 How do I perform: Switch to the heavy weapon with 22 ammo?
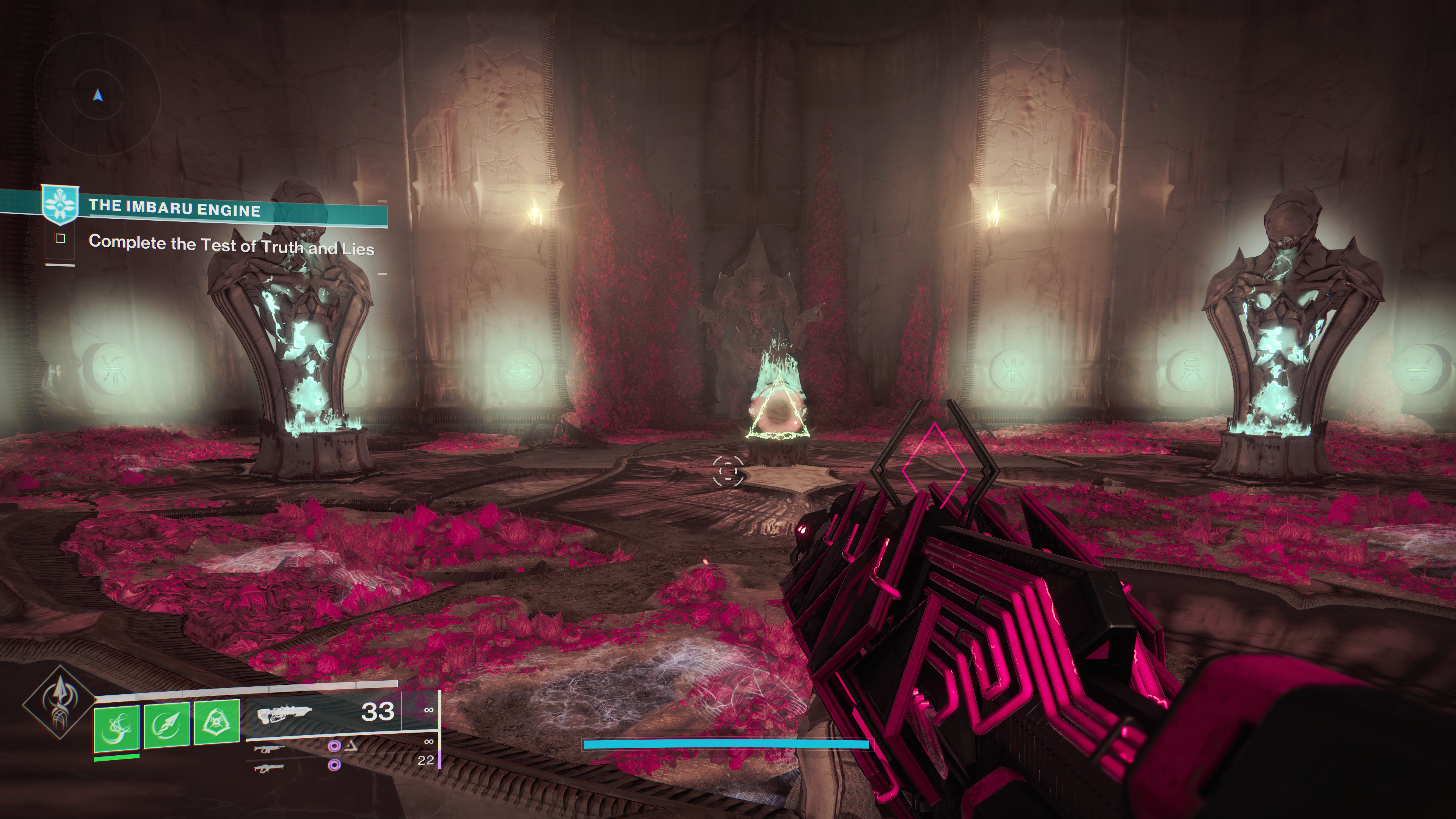click(x=269, y=767)
